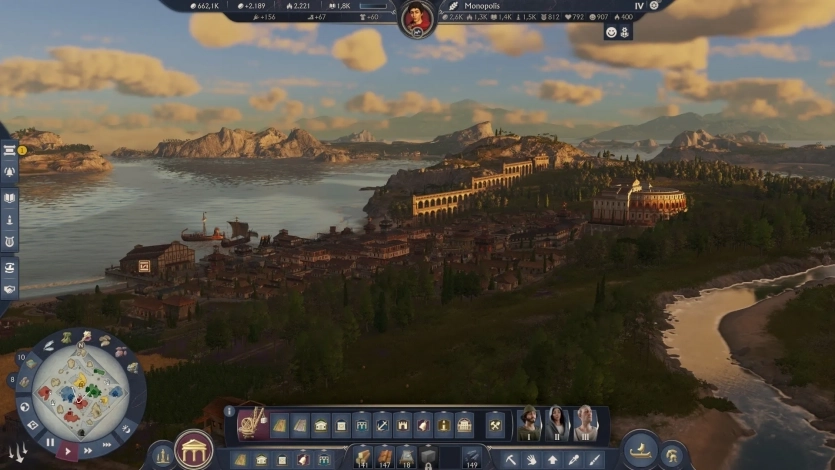The width and height of the screenshot is (835, 470).
Task: Select the tier III citizen portrait
Action: click(585, 423)
